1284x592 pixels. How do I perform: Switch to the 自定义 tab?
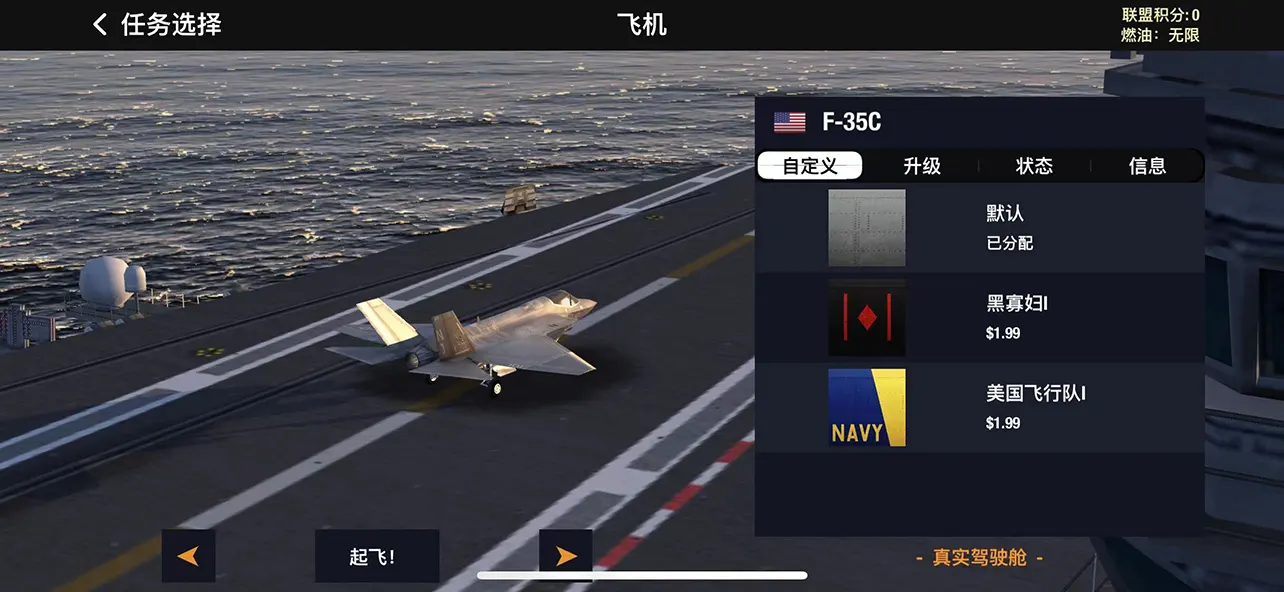810,166
